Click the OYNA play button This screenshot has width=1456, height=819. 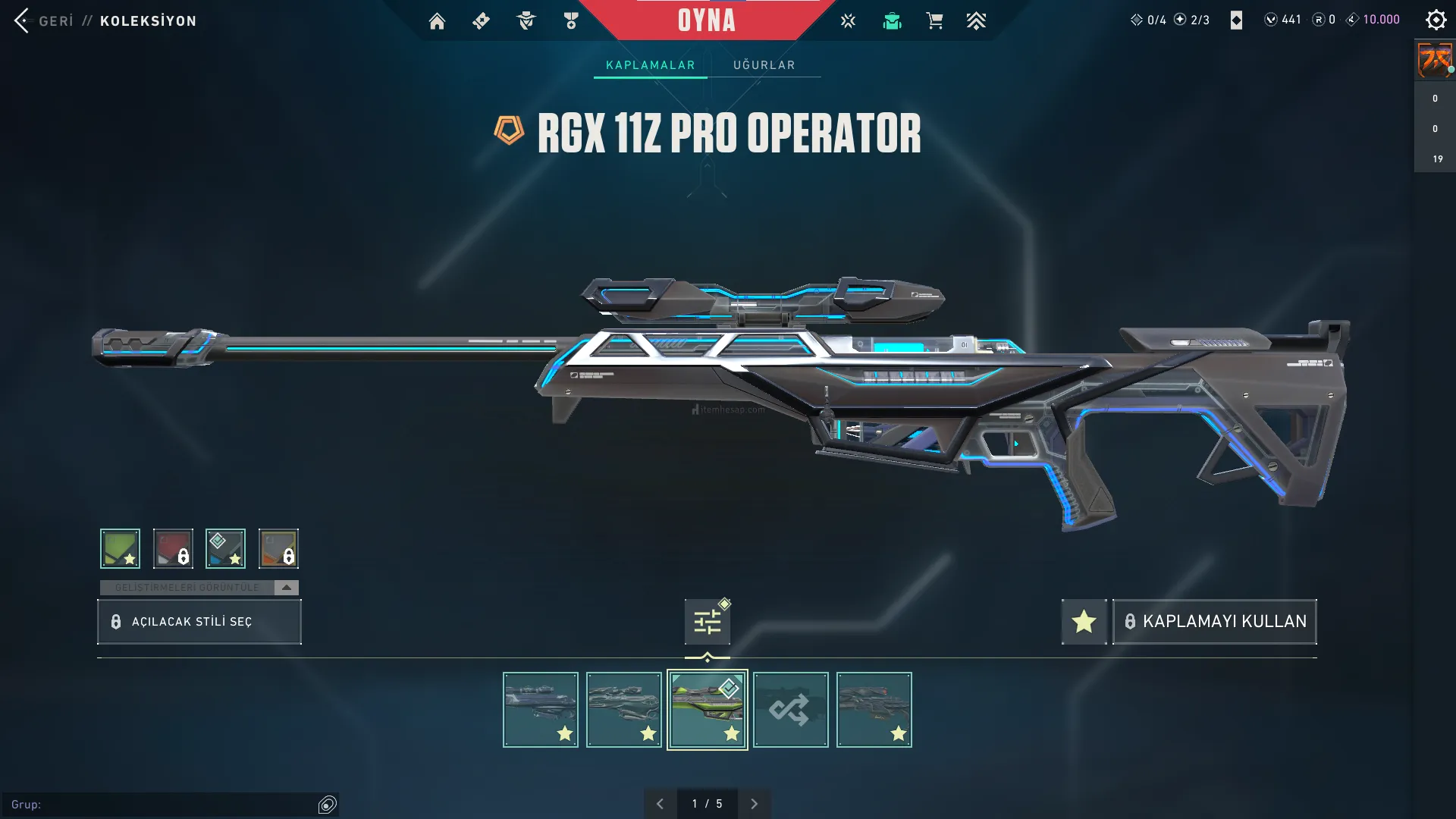tap(706, 20)
